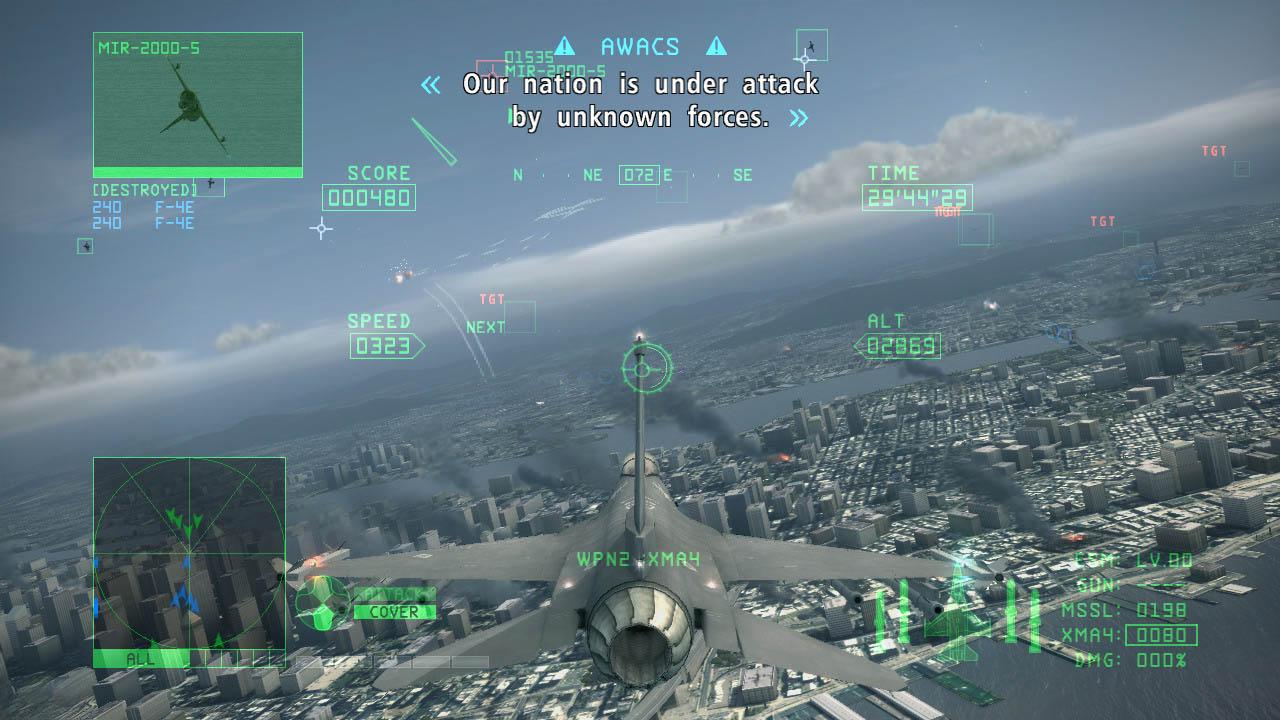Click the 01535 MIR-2000-5 target callout

(555, 62)
